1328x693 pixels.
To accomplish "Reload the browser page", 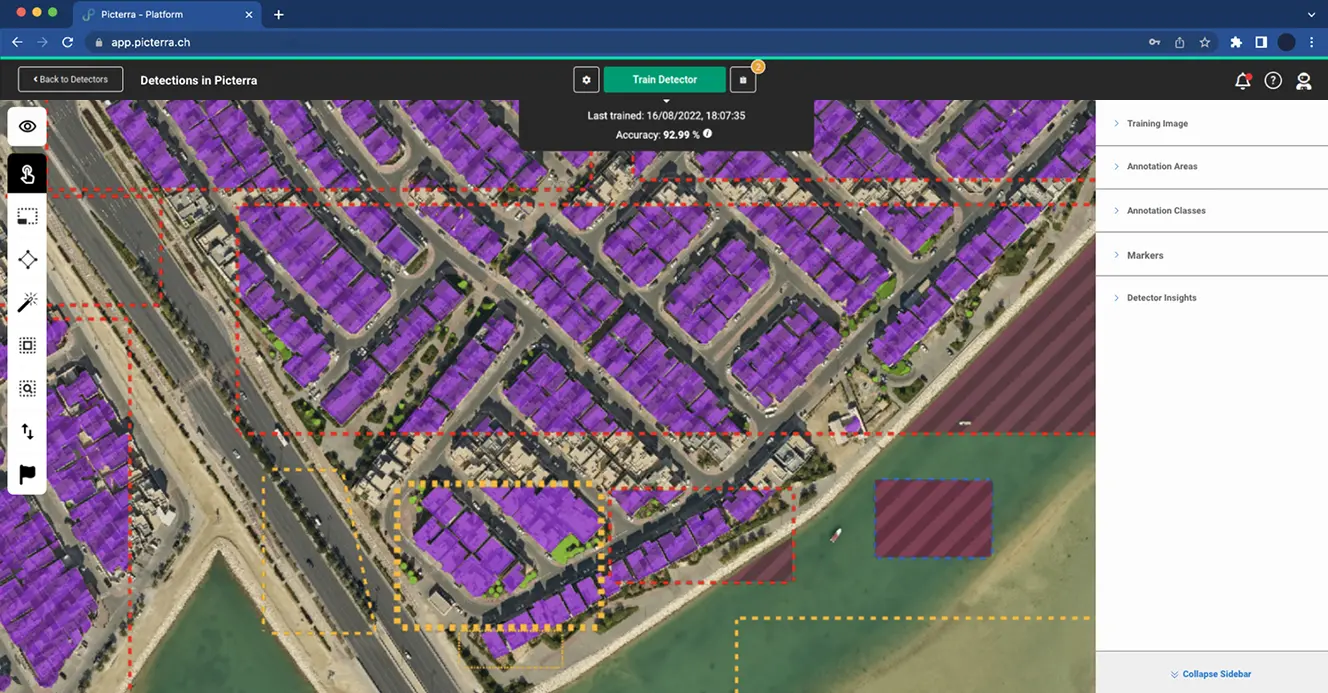I will [68, 43].
